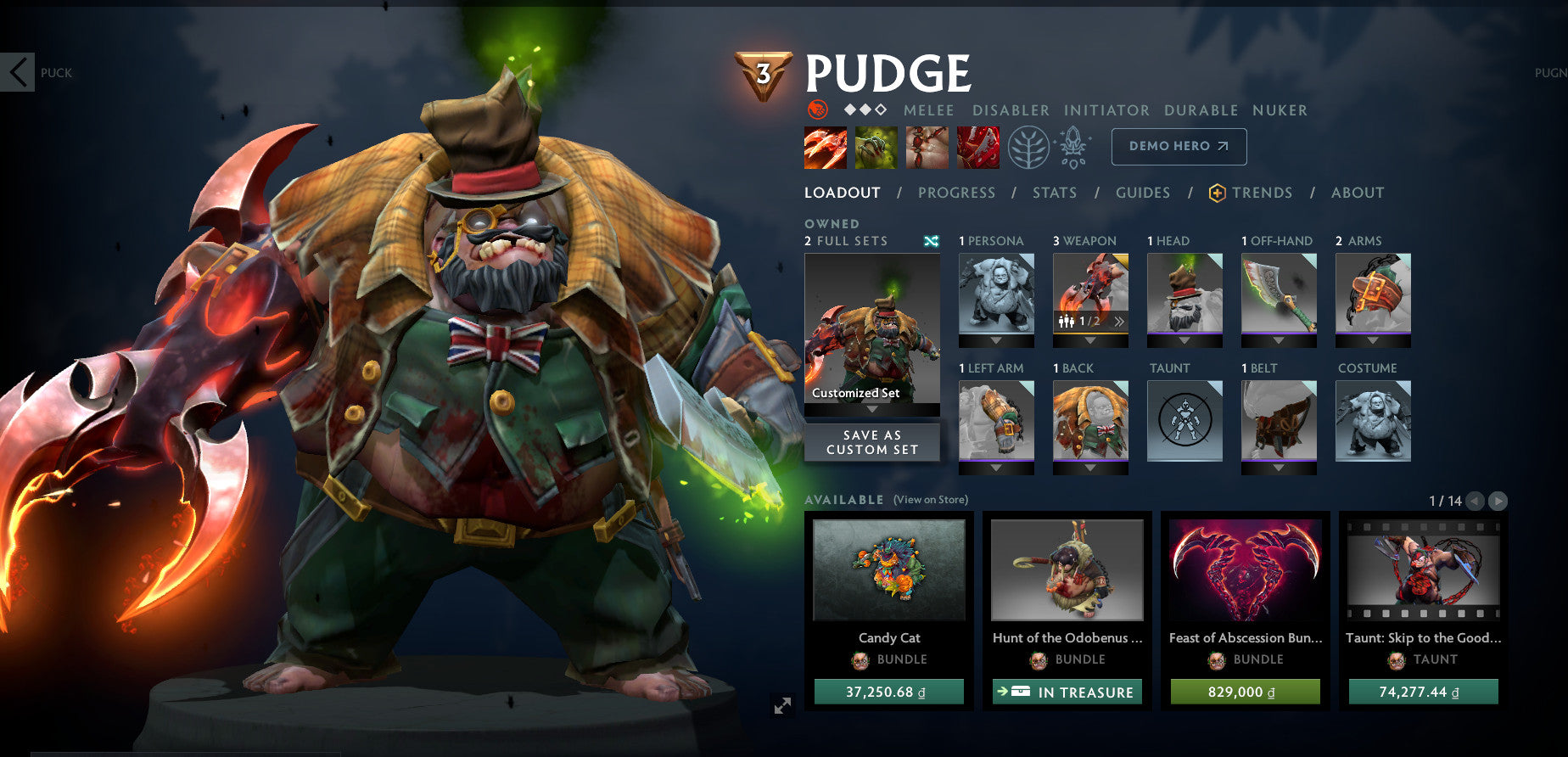Select Pudge's Rot ability icon
Viewport: 1568px width, 757px height.
[876, 146]
